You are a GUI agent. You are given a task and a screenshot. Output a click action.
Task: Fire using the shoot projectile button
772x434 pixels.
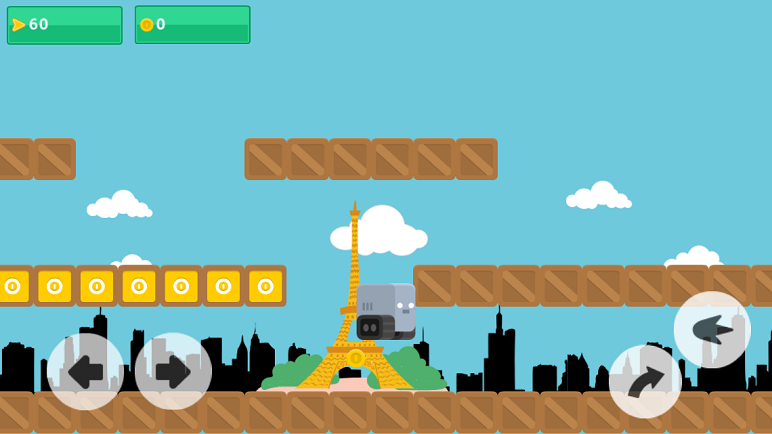tap(711, 329)
